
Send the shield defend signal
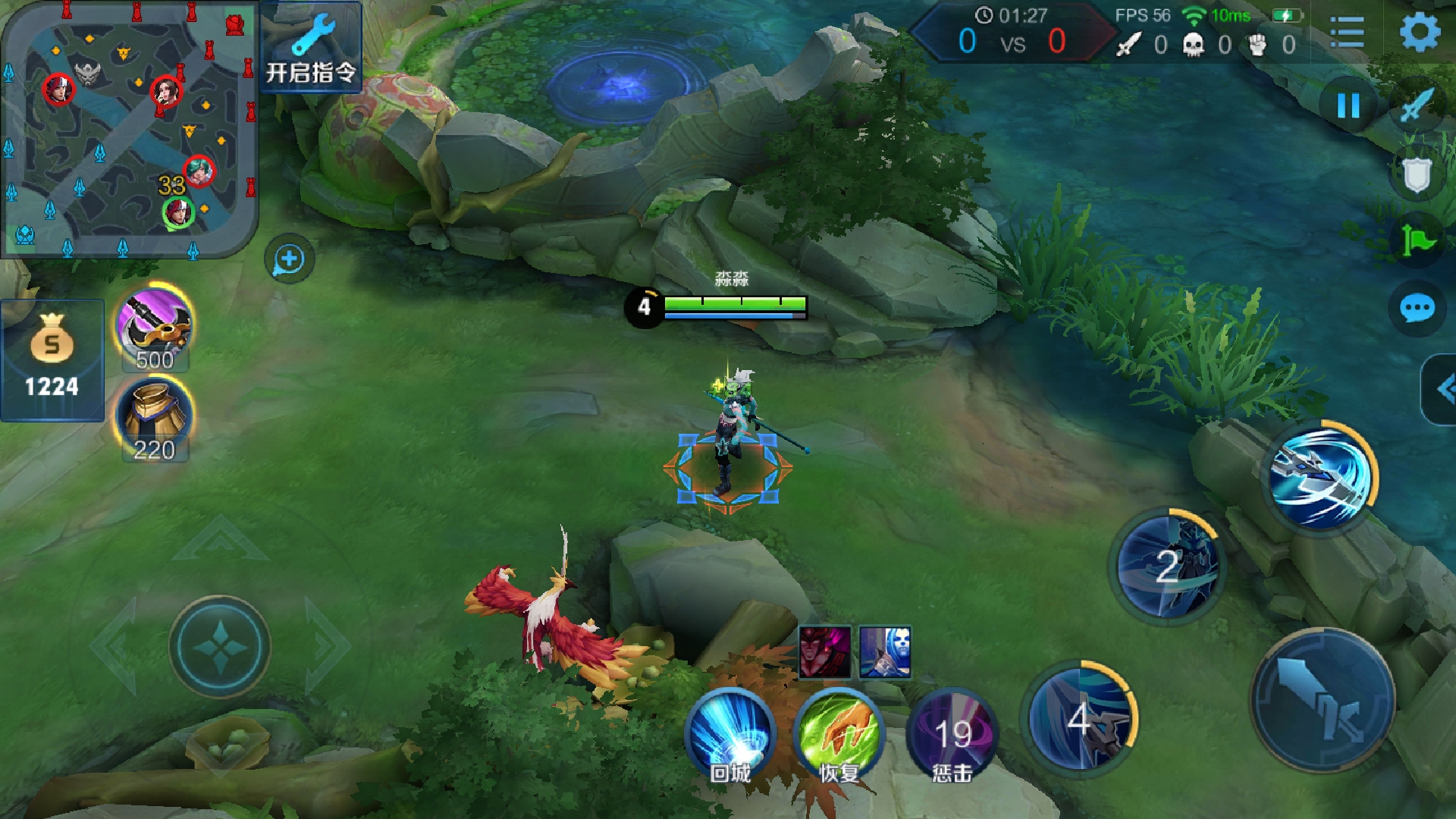[x=1417, y=175]
